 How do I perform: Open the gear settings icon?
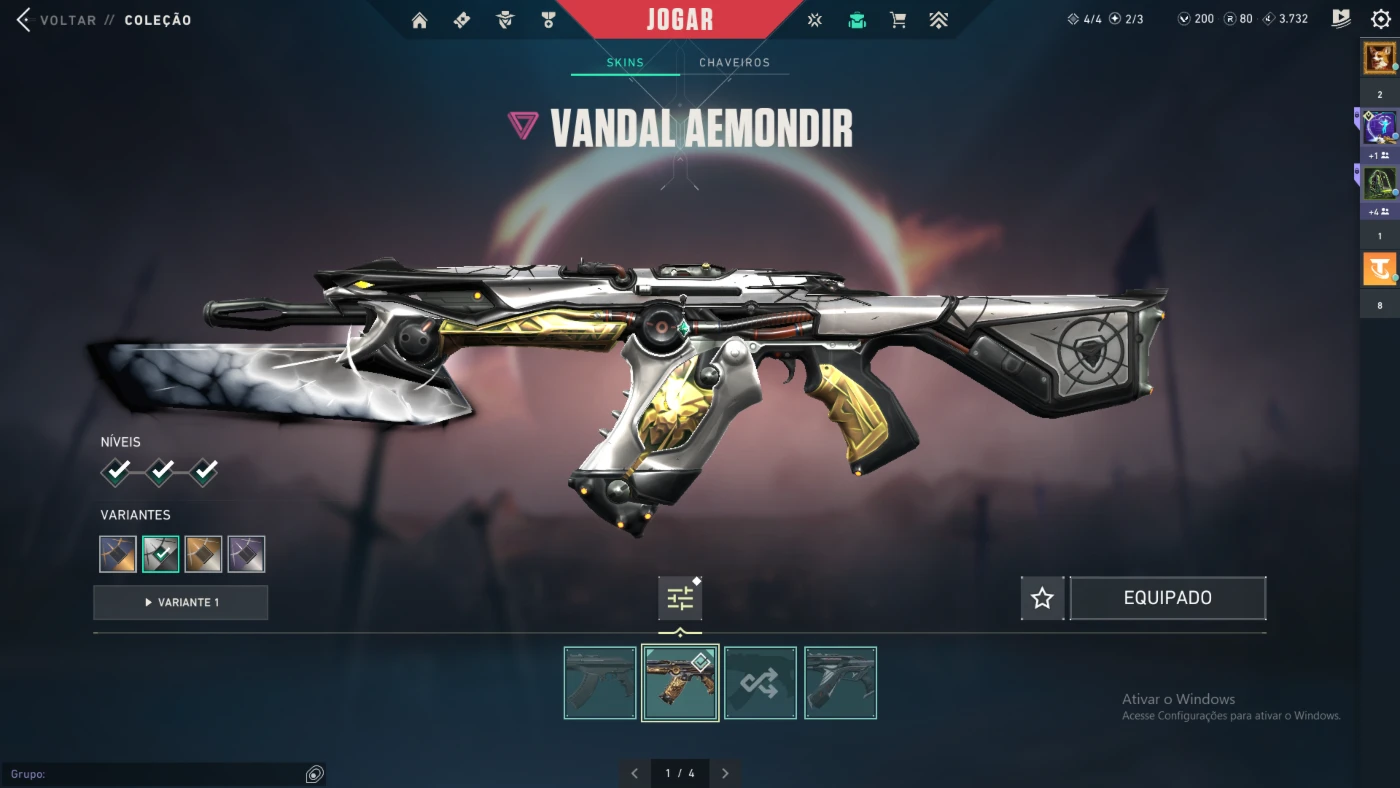coord(1381,19)
